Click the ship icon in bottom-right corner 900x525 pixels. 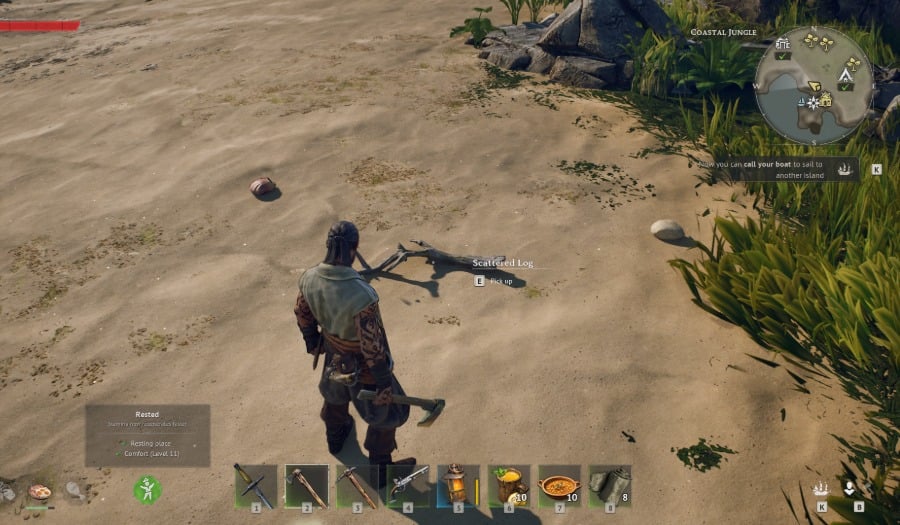(821, 489)
